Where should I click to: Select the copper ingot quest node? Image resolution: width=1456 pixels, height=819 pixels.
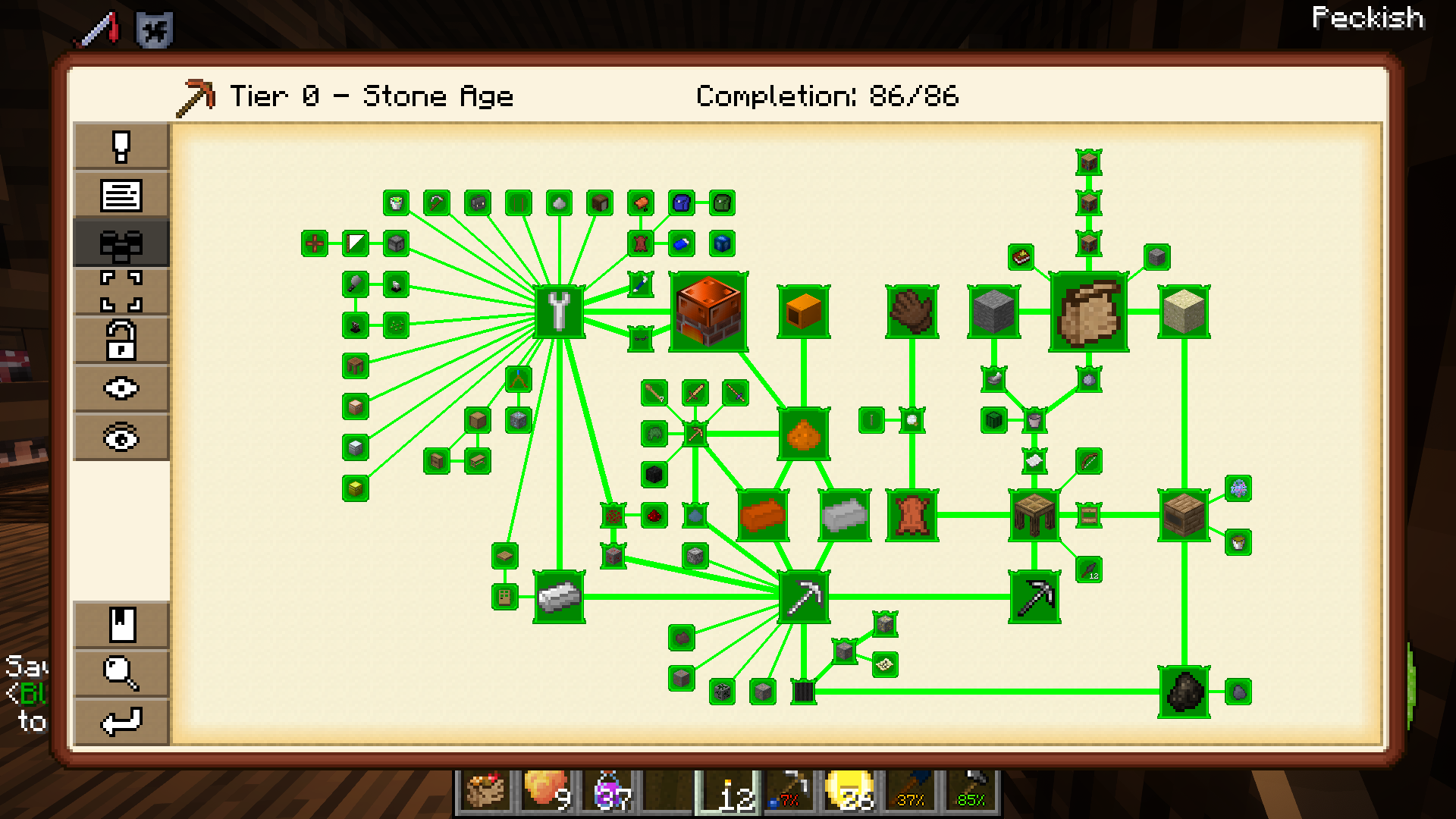[762, 516]
